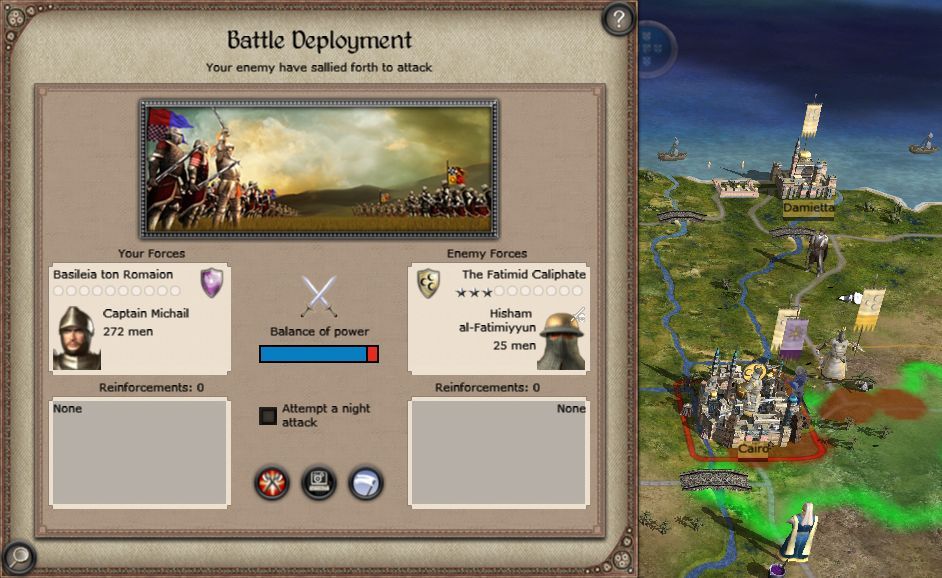Image resolution: width=942 pixels, height=578 pixels.
Task: Select Captain Michail's portrait
Action: pyautogui.click(x=76, y=338)
